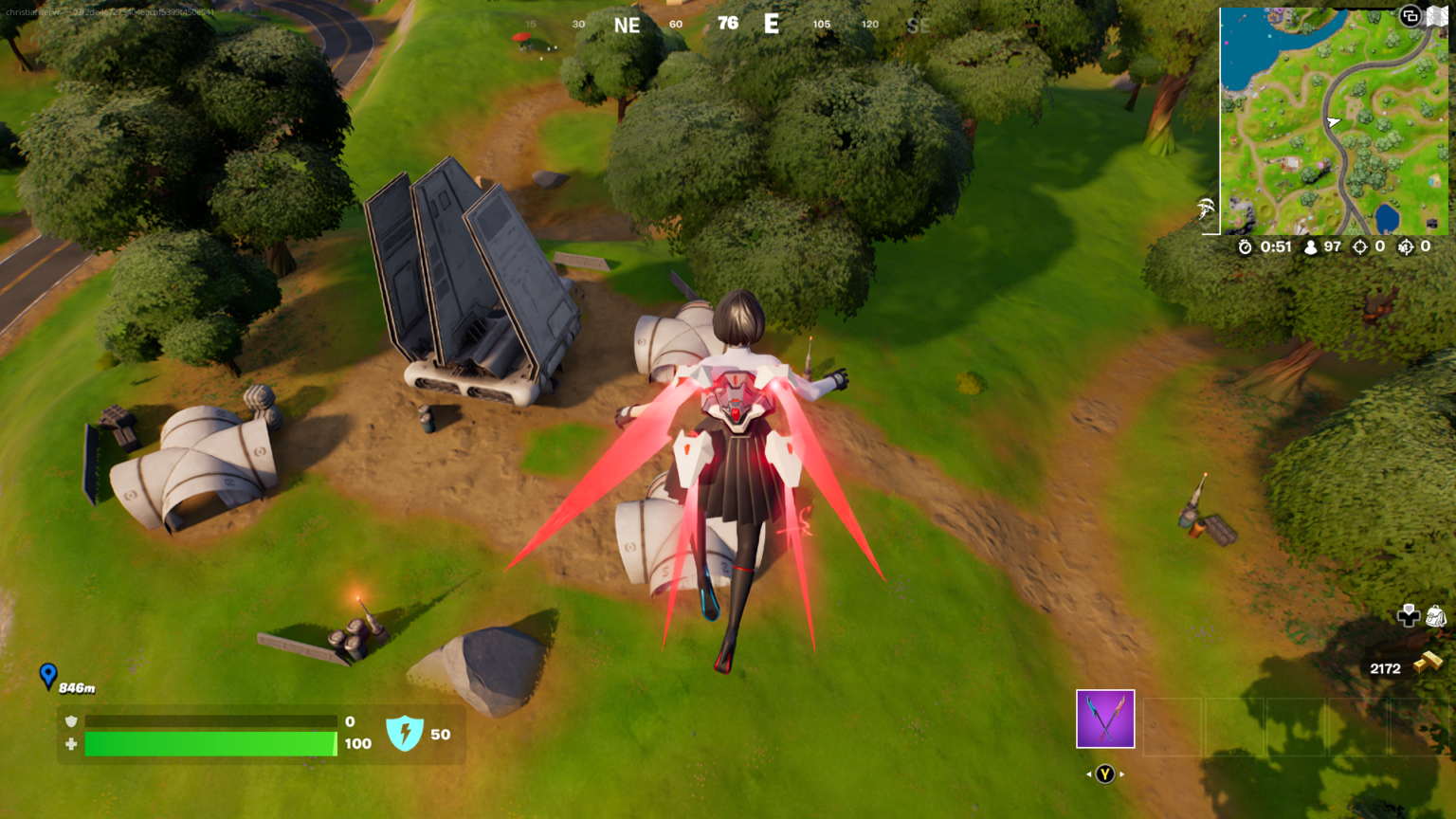1456x819 pixels.
Task: Select the dual blades pickaxe hotbar slot
Action: coord(1104,719)
